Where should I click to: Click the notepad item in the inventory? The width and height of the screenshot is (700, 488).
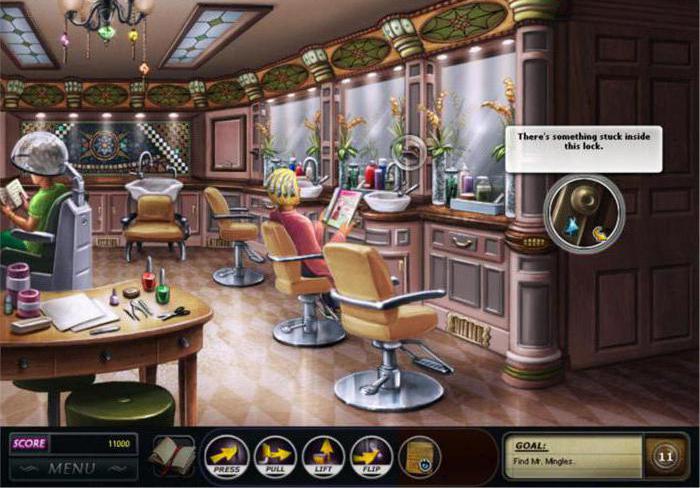420,457
